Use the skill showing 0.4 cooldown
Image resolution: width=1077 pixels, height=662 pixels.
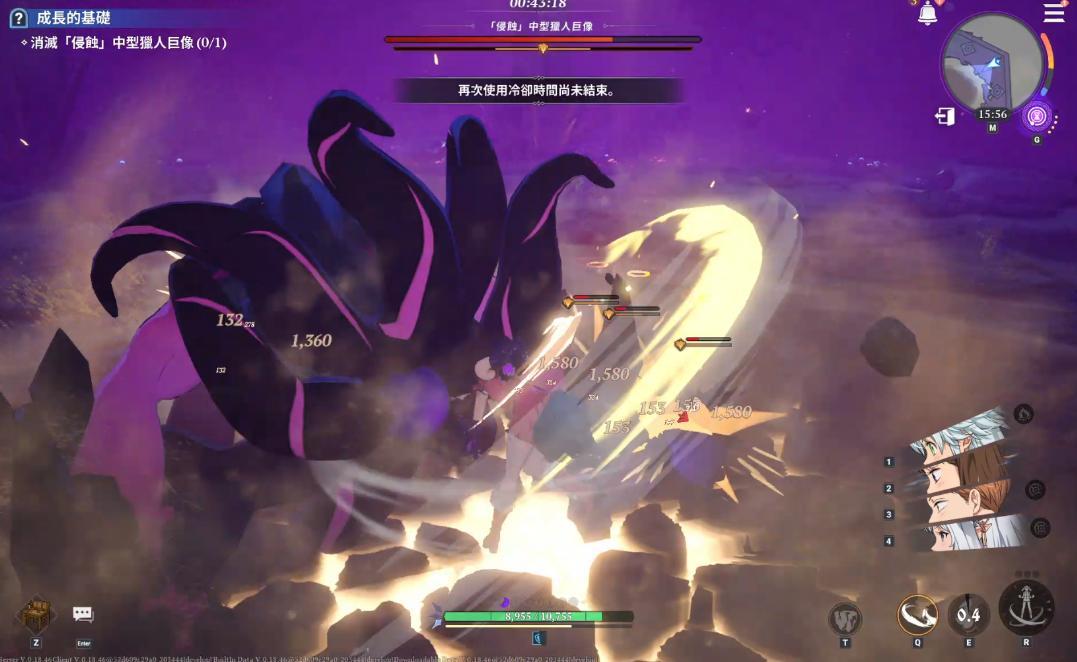click(x=968, y=615)
